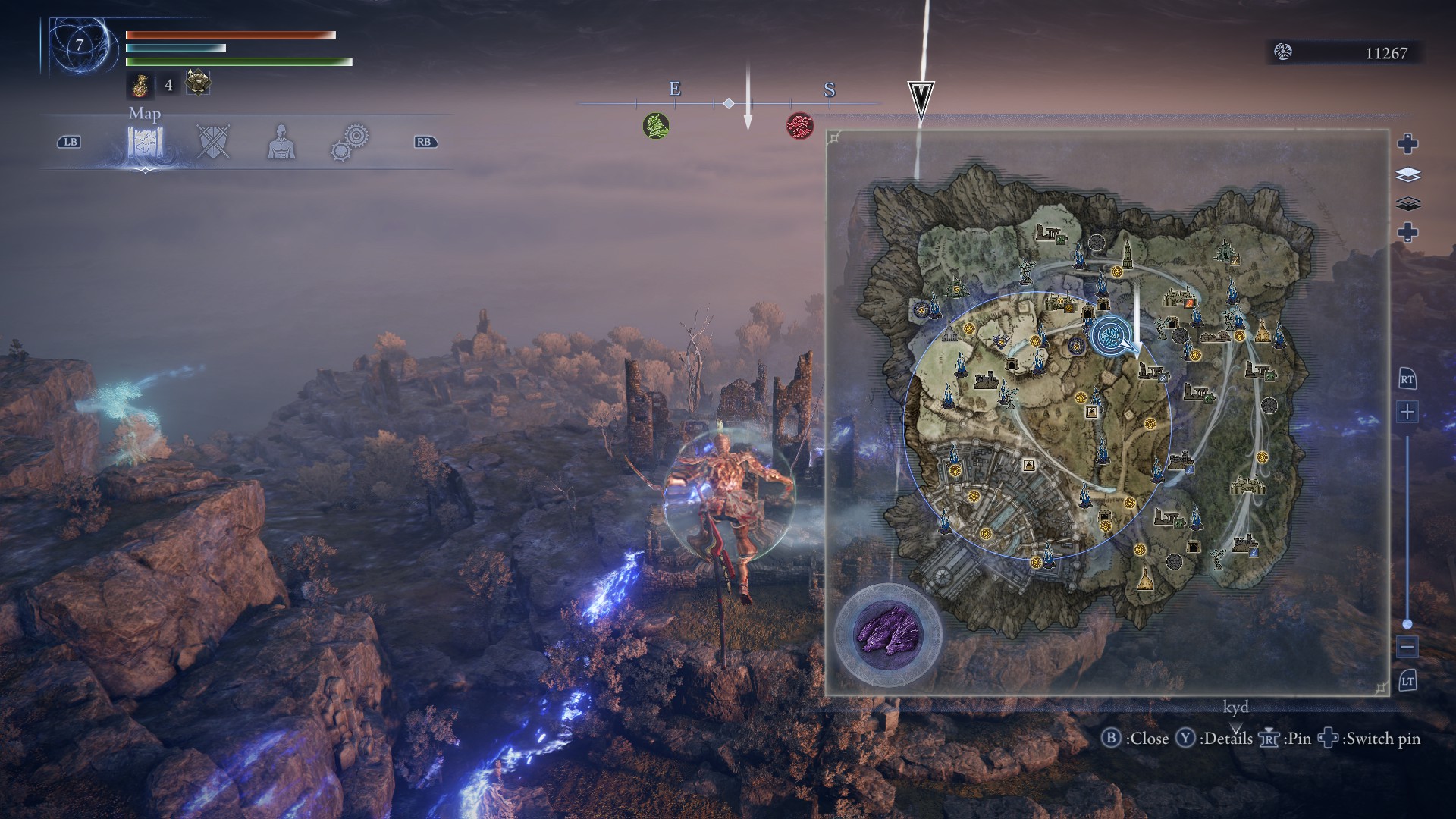Switch to the crossed swords equipment tab
The height and width of the screenshot is (819, 1456).
pos(212,142)
